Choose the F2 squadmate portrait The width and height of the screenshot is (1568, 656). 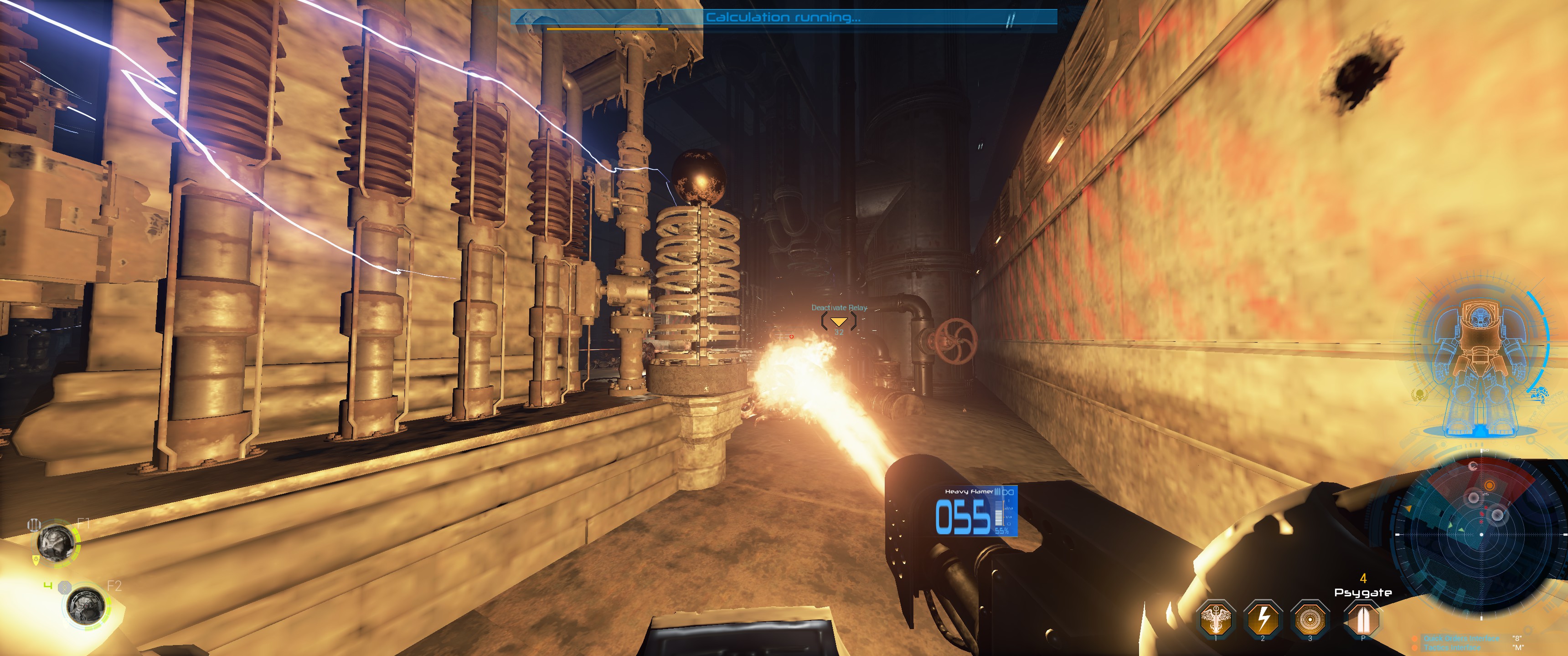click(x=86, y=605)
